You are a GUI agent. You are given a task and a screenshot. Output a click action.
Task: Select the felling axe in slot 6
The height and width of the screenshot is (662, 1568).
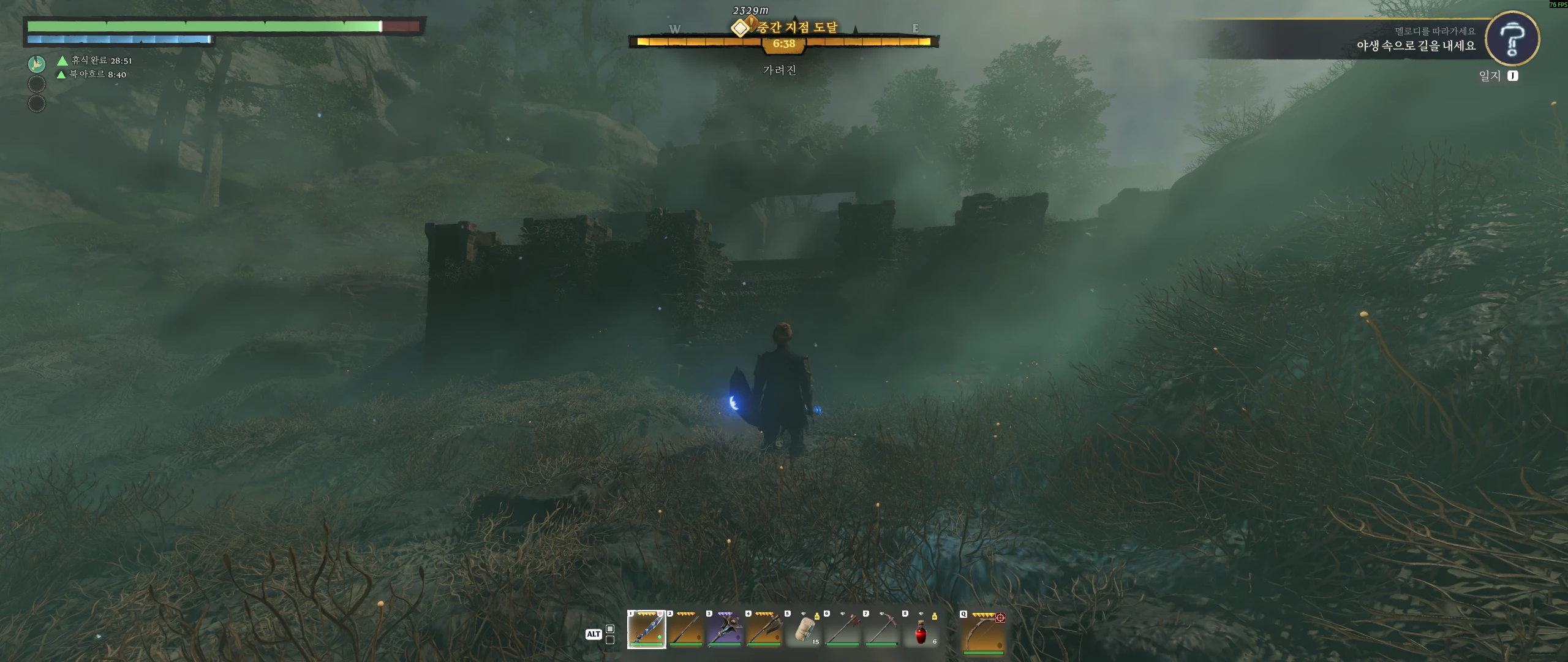point(843,629)
